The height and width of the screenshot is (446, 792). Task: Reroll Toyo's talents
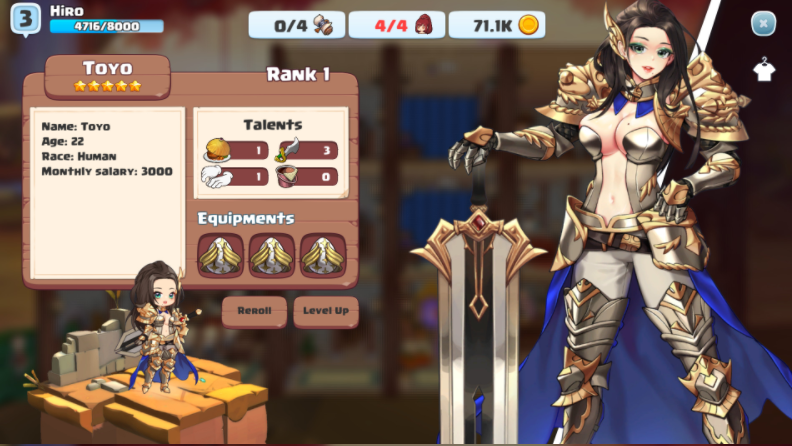pos(254,311)
